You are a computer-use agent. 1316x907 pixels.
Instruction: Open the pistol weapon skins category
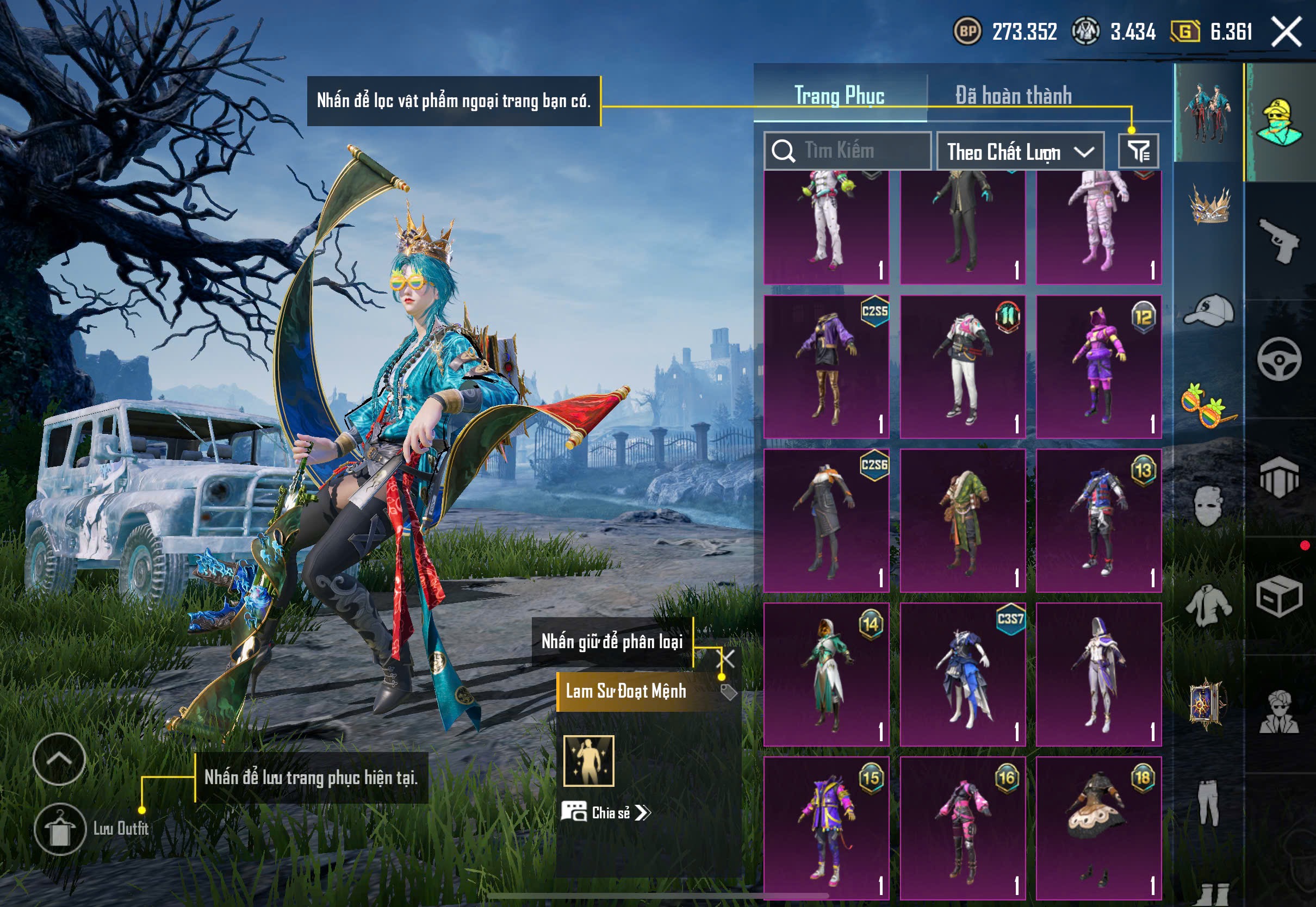(1279, 241)
